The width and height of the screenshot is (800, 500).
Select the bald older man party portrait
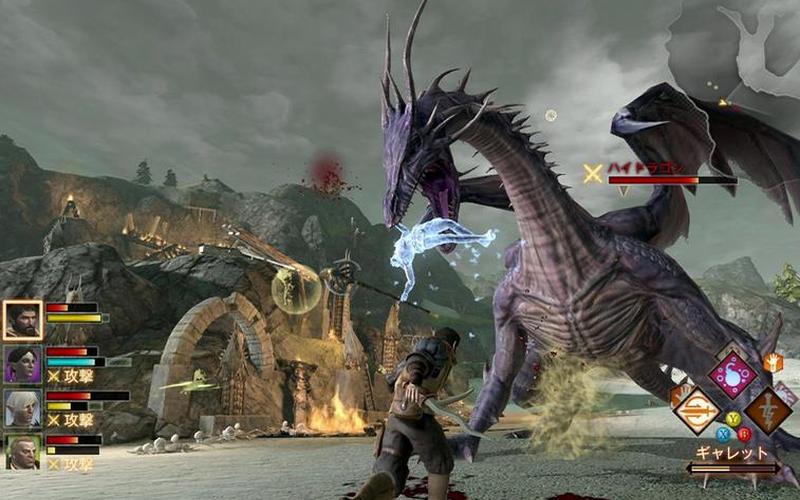coord(22,451)
